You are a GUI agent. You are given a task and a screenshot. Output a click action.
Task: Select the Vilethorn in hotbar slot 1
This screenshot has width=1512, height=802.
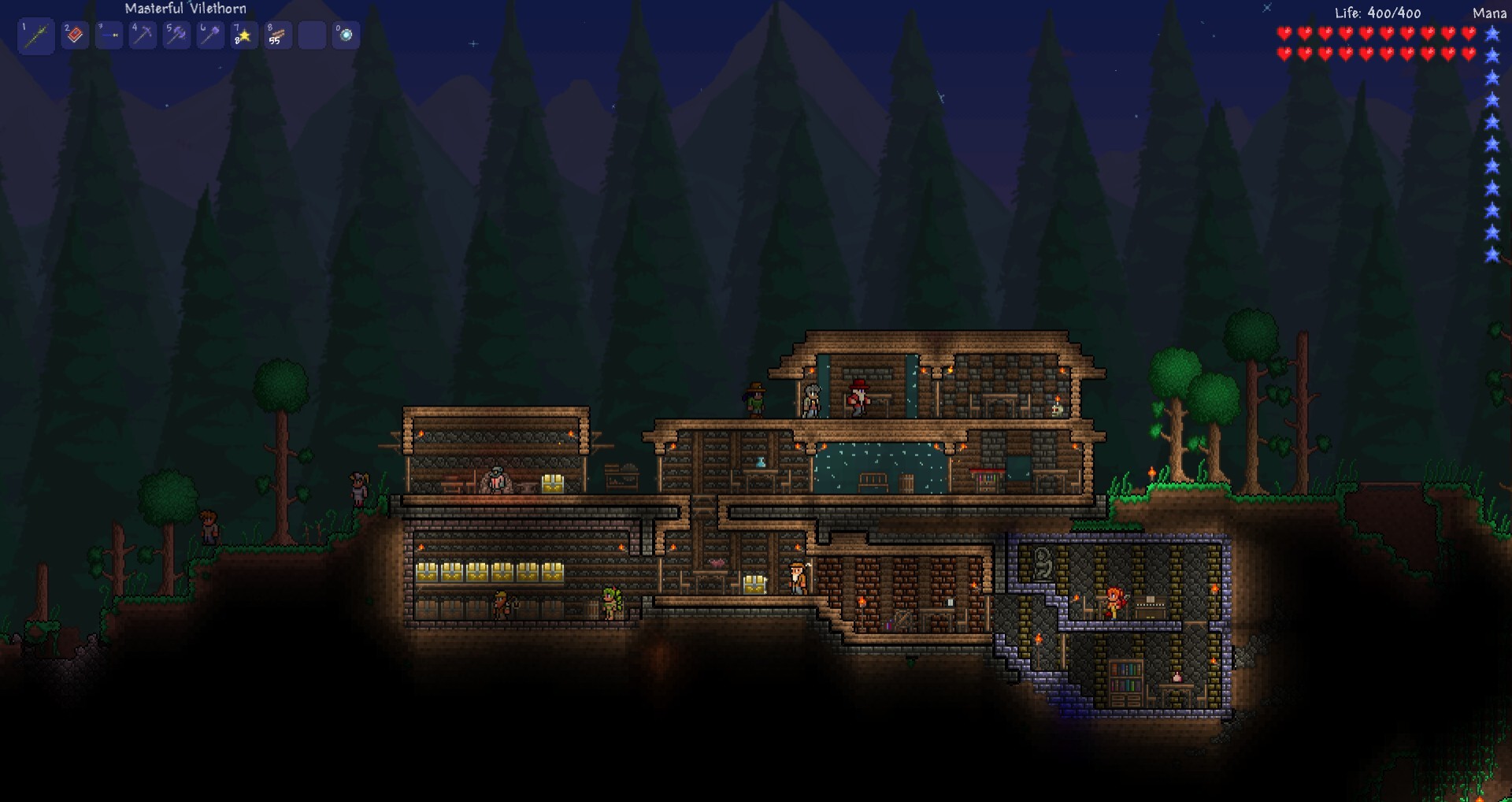tap(35, 35)
